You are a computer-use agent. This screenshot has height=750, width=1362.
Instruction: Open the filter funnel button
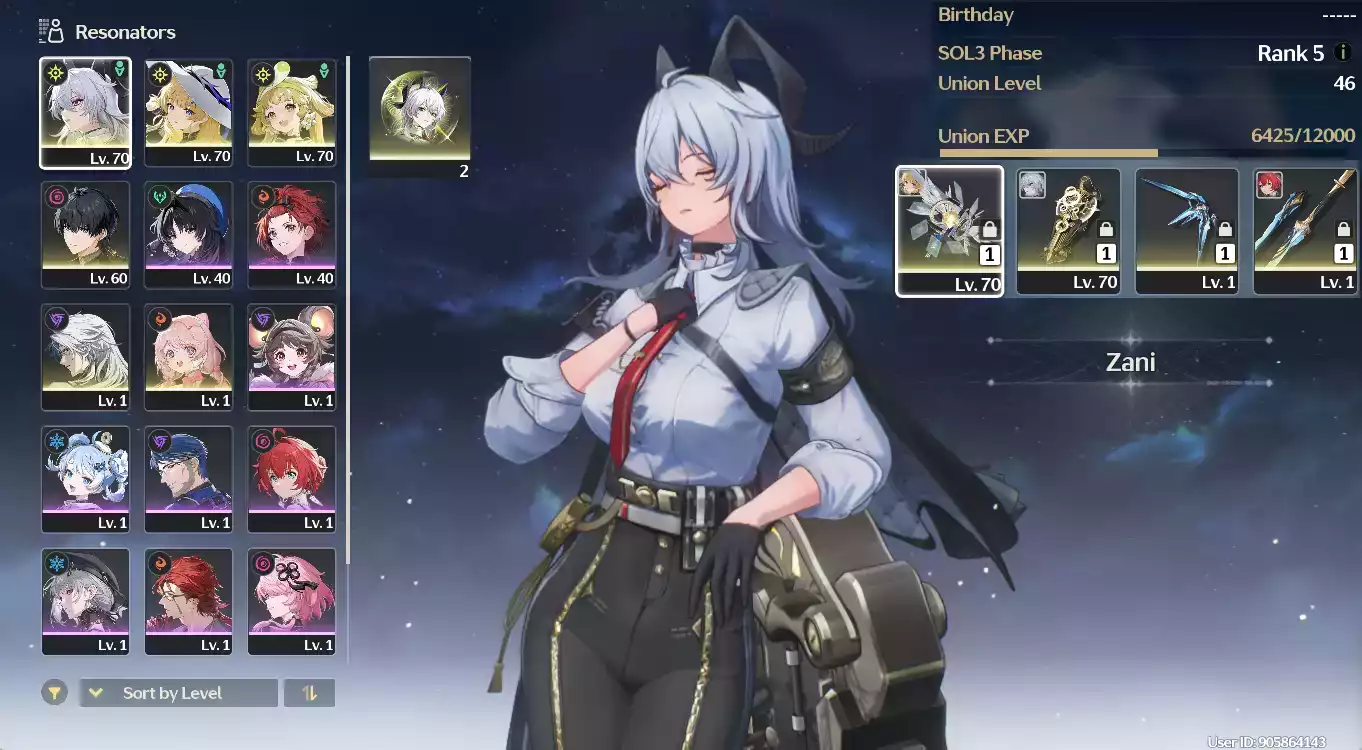54,692
